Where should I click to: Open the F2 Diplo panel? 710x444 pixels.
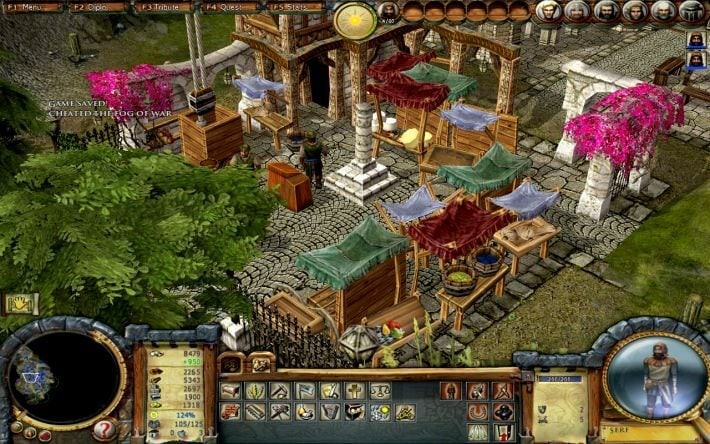(97, 7)
